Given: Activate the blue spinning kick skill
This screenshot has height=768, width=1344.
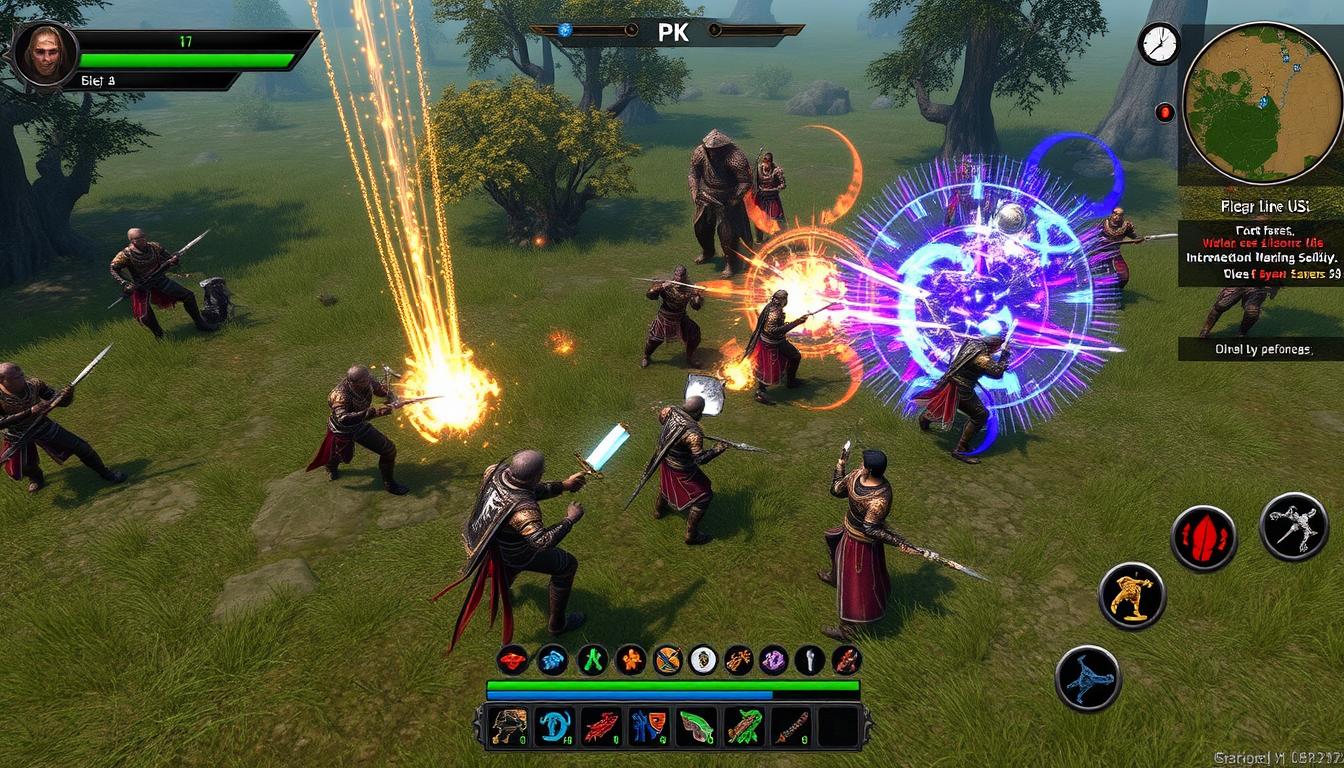Looking at the screenshot, I should [1088, 678].
